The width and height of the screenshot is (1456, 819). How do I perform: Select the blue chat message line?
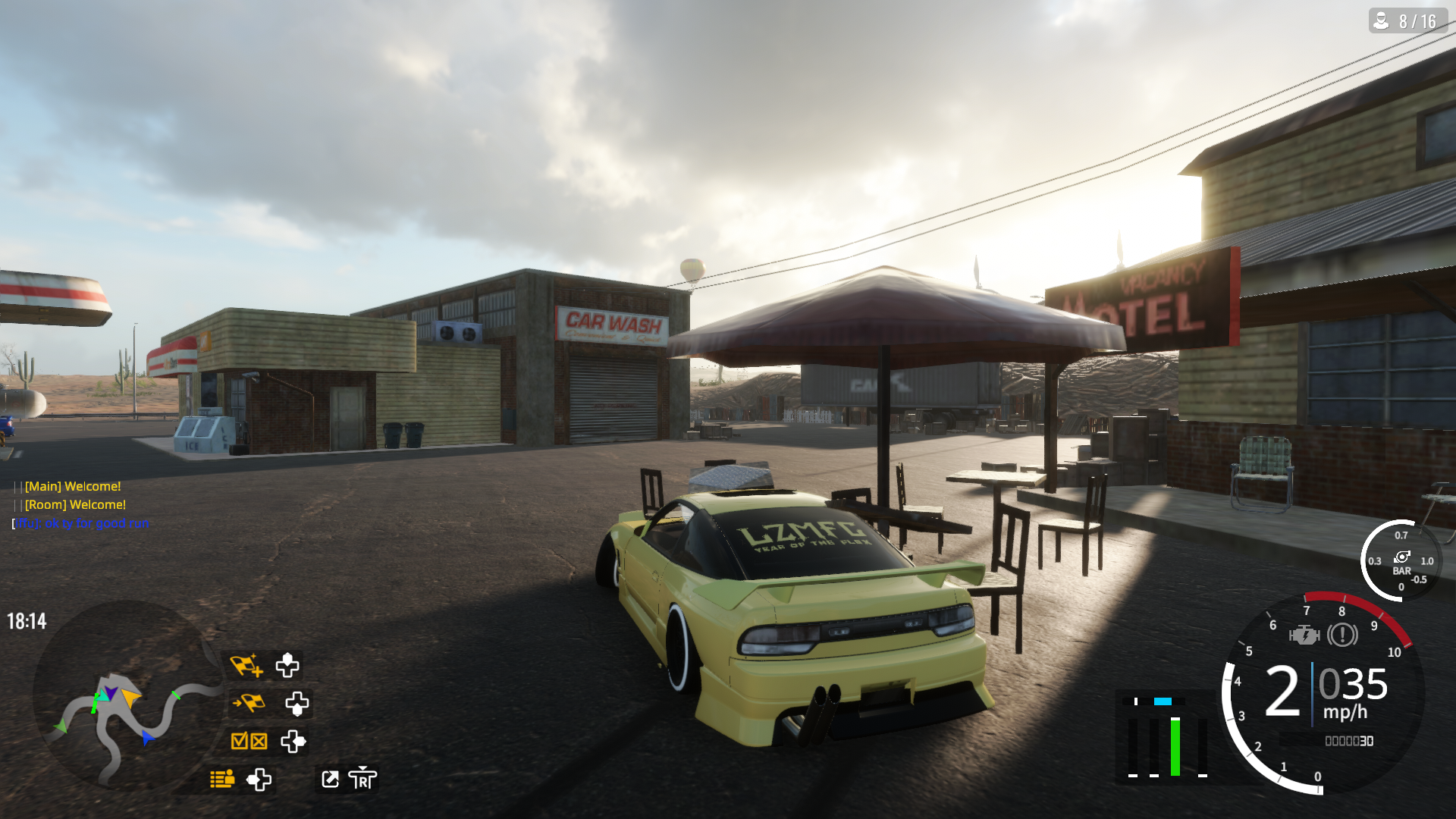tap(81, 523)
